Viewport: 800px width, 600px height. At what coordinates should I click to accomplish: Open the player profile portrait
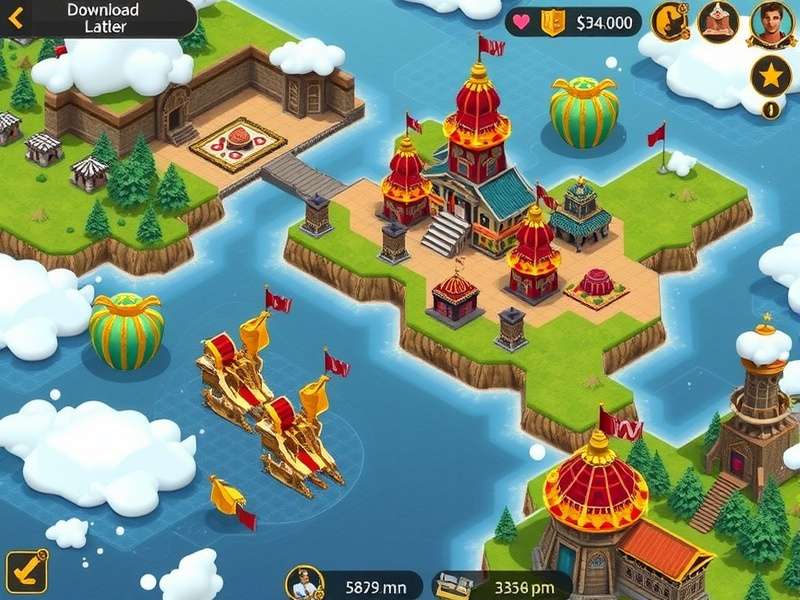pyautogui.click(x=771, y=21)
